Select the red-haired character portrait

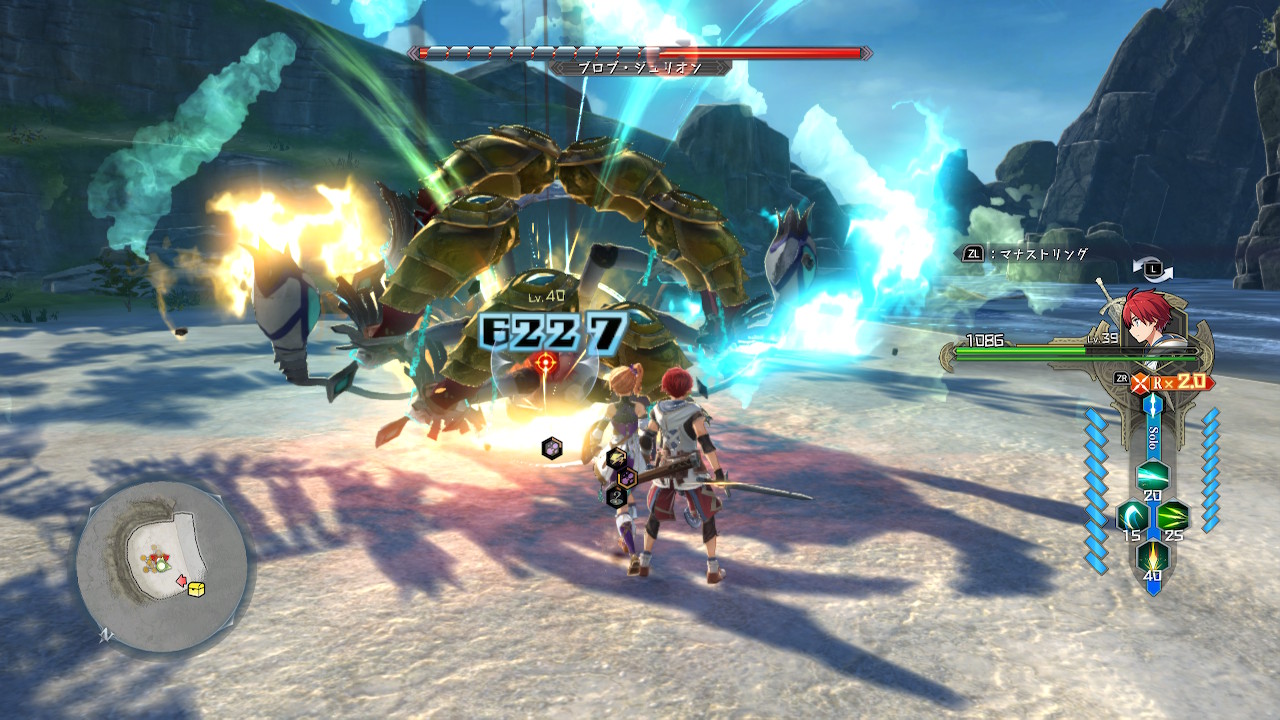pyautogui.click(x=1146, y=315)
